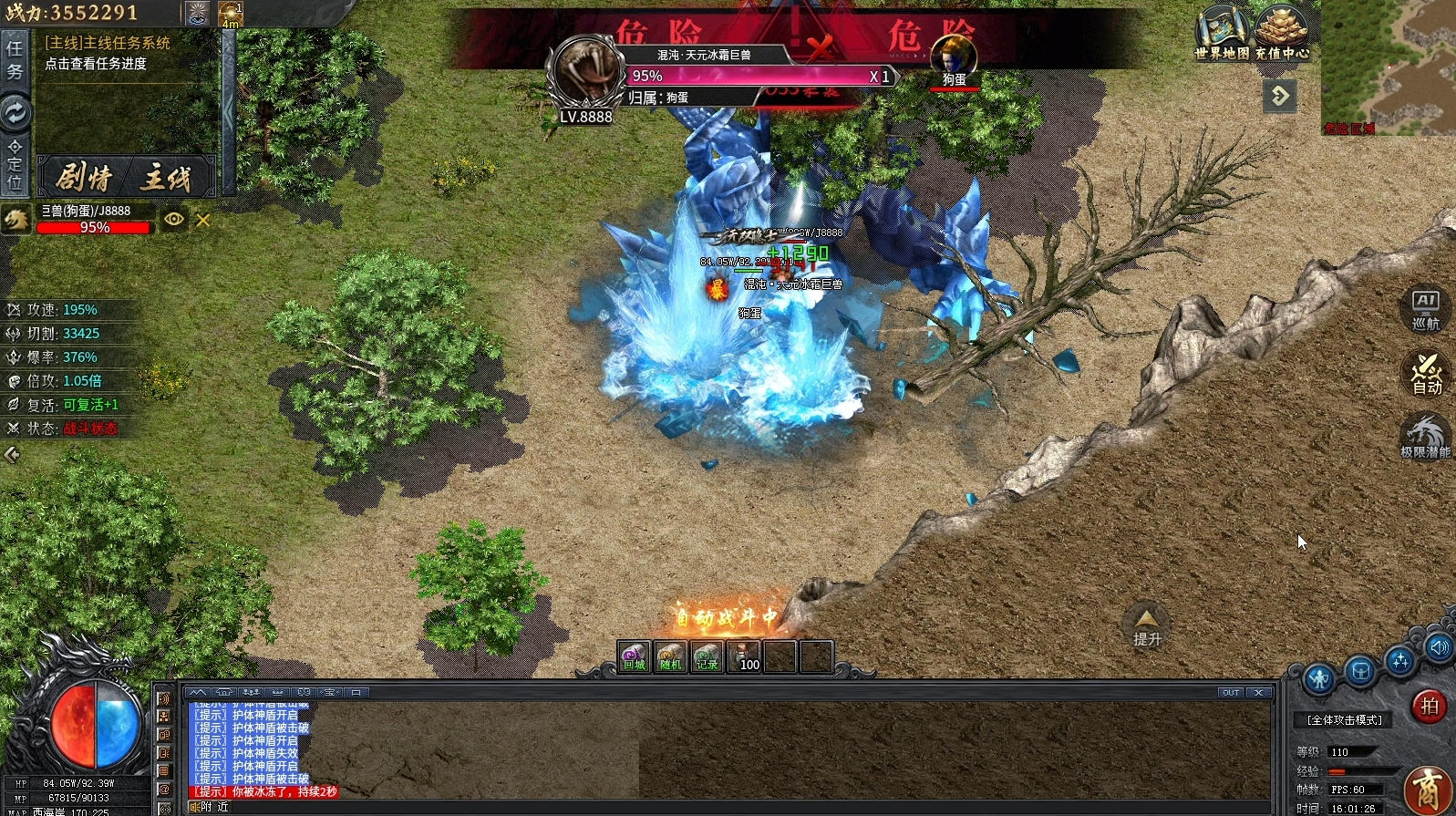Open the 极限潜能 dragon icon

pos(1425,436)
